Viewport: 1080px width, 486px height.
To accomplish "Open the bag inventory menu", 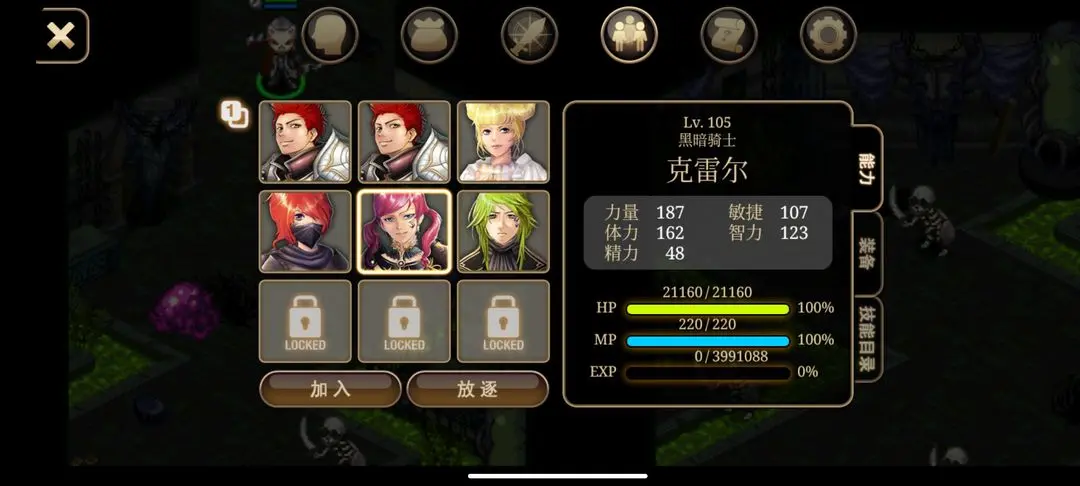I will (429, 36).
